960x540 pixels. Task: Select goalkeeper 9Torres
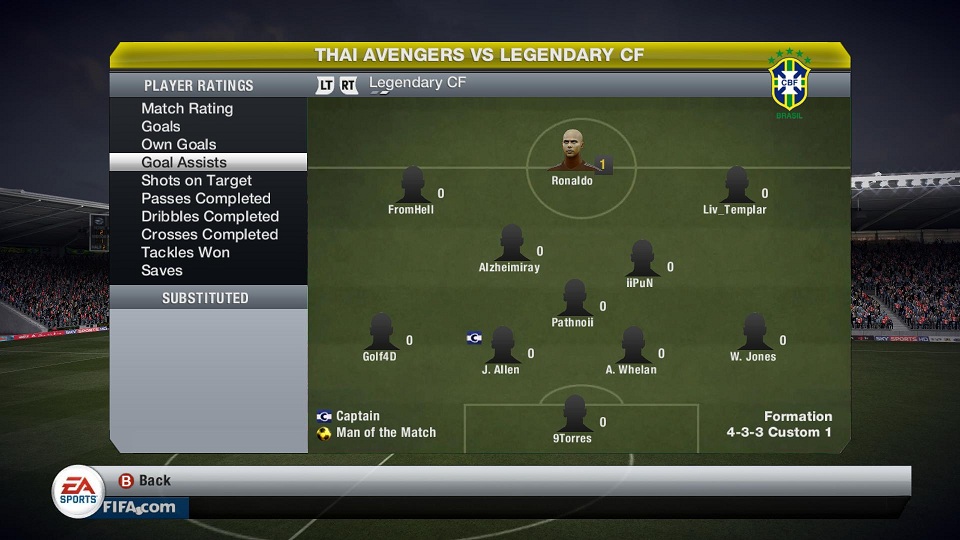[x=573, y=414]
